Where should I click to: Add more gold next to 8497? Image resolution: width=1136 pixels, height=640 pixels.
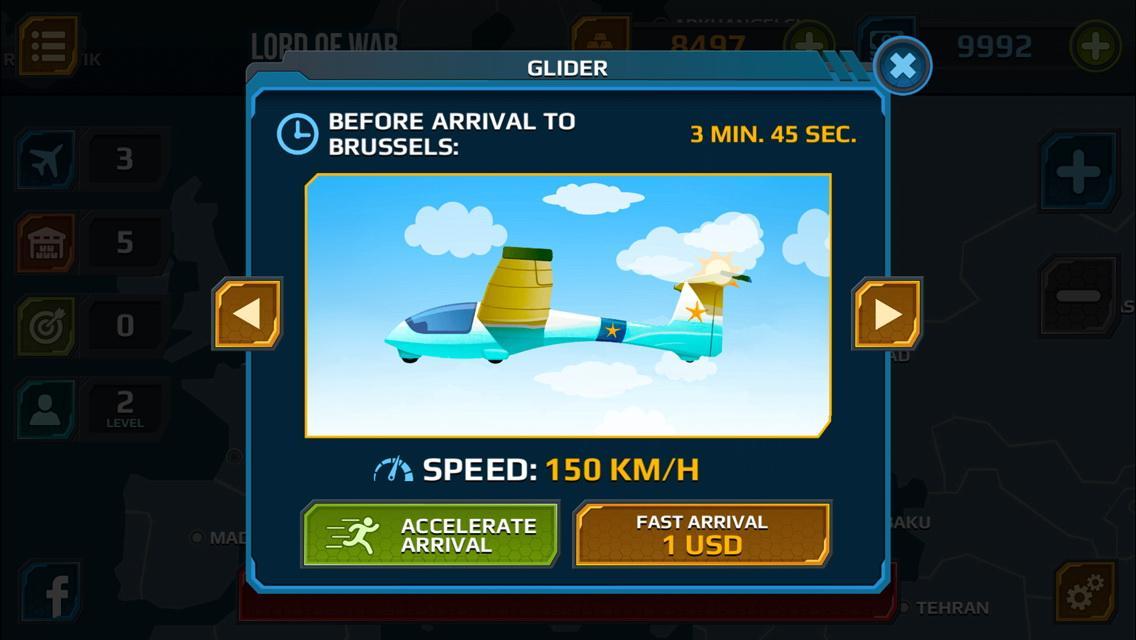point(808,44)
